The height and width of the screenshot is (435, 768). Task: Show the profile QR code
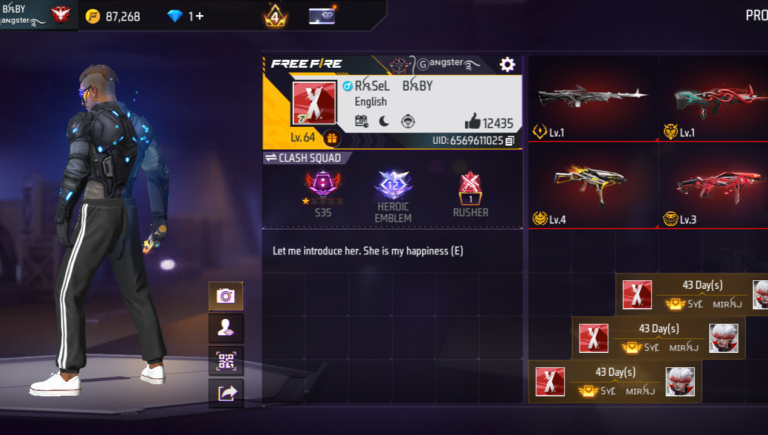(x=225, y=360)
